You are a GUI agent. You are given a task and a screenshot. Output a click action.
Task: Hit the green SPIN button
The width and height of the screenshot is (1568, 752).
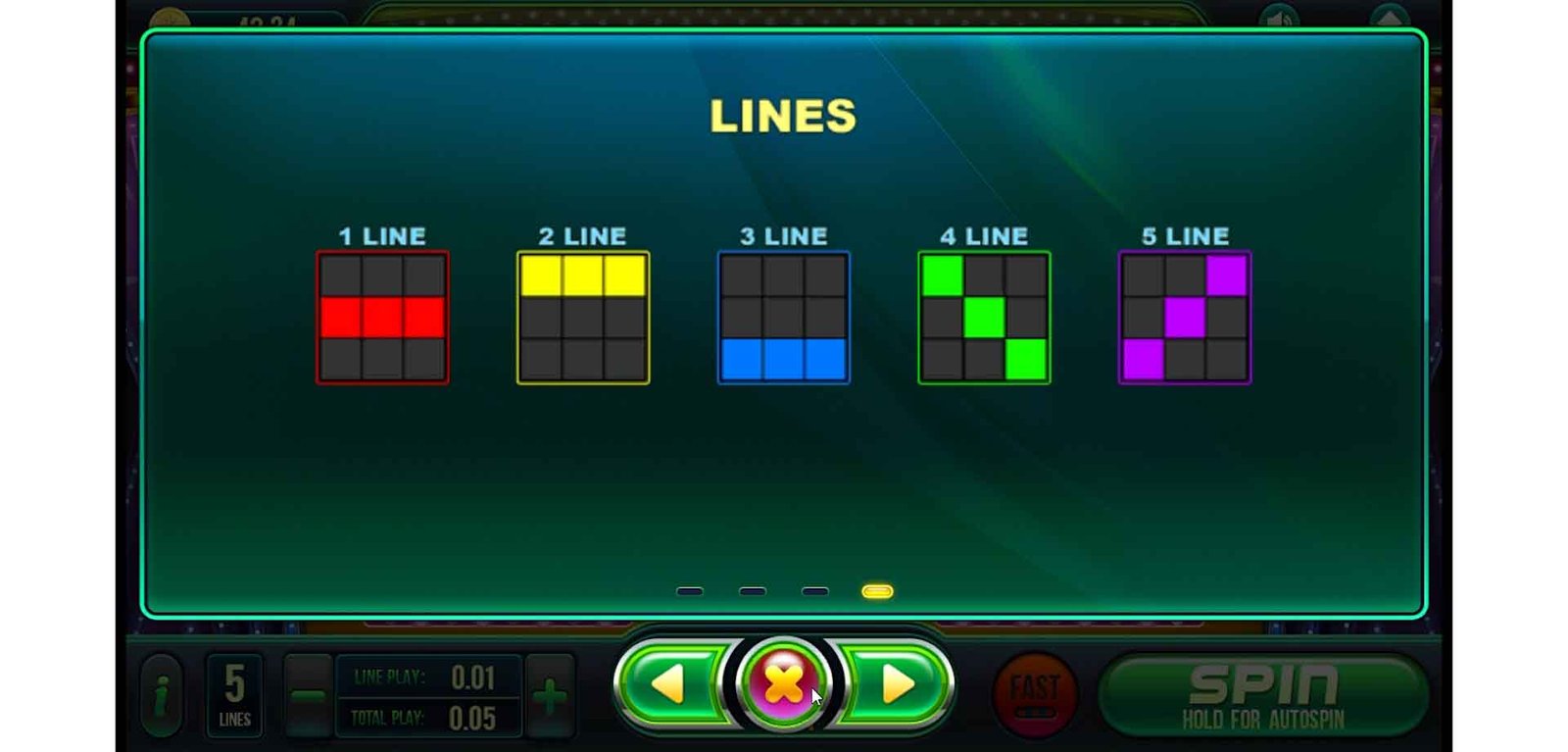1262,695
